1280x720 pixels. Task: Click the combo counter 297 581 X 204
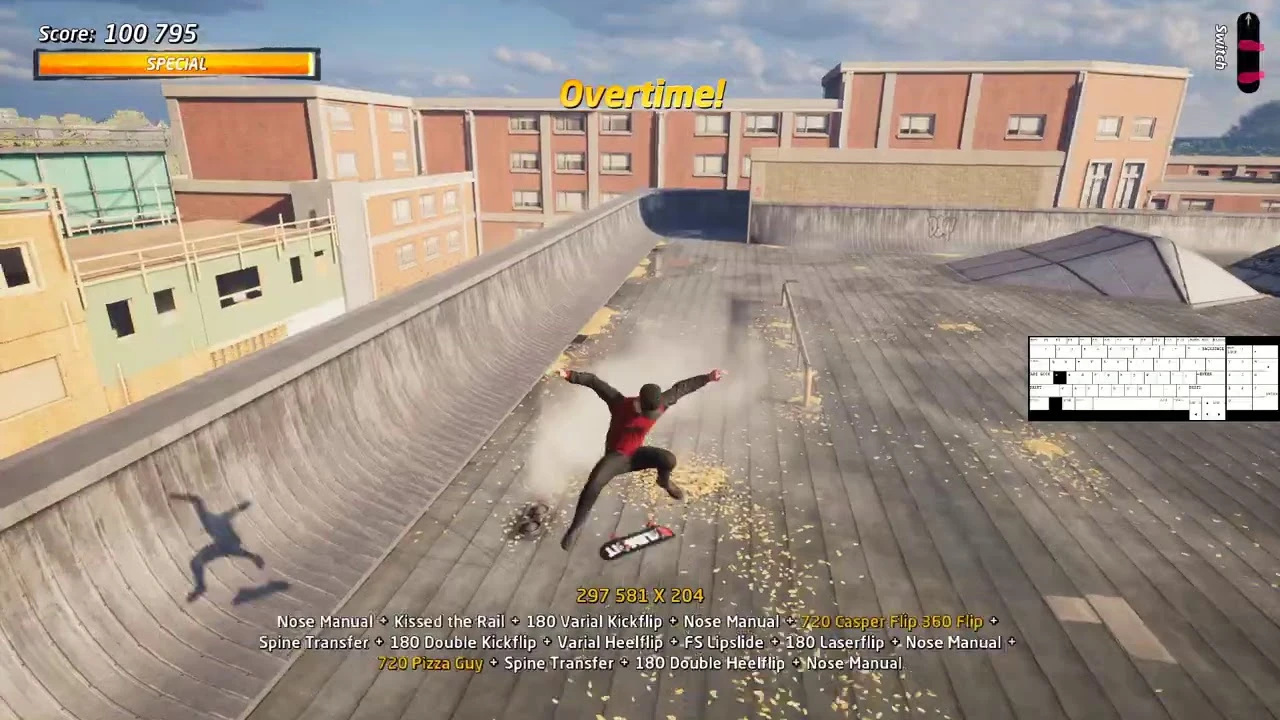[x=640, y=595]
